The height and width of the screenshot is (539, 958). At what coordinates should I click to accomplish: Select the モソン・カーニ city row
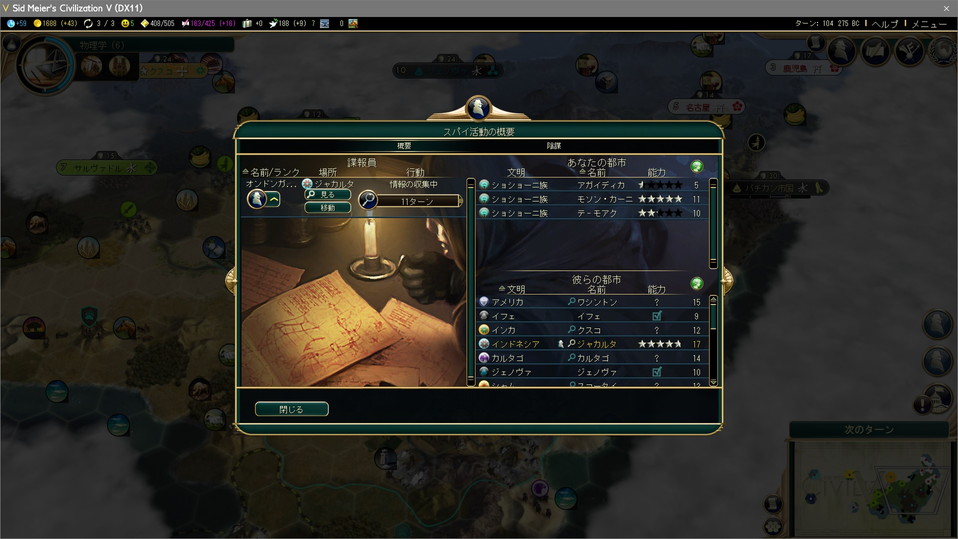(x=594, y=199)
